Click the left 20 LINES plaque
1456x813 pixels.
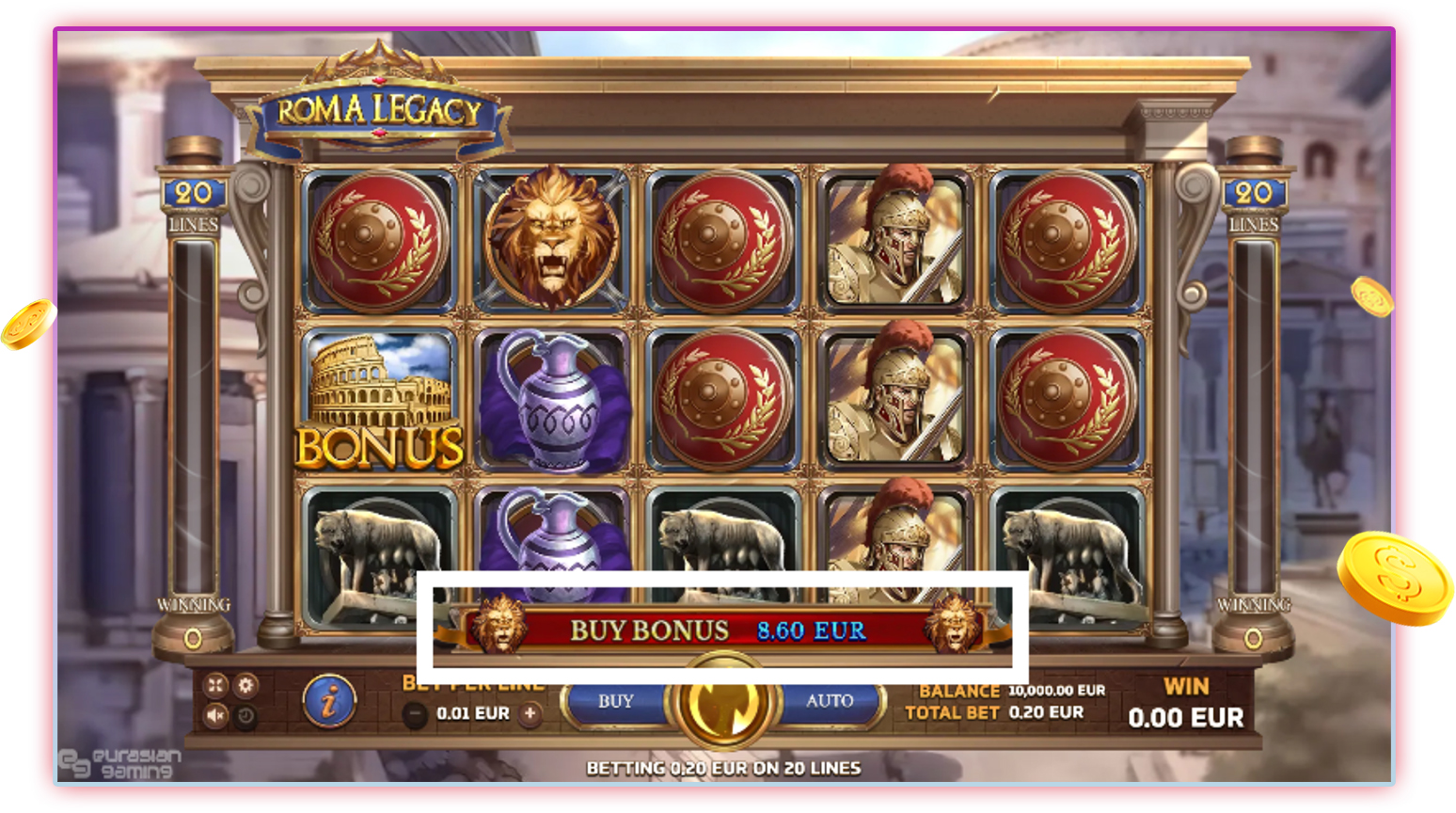pos(192,198)
